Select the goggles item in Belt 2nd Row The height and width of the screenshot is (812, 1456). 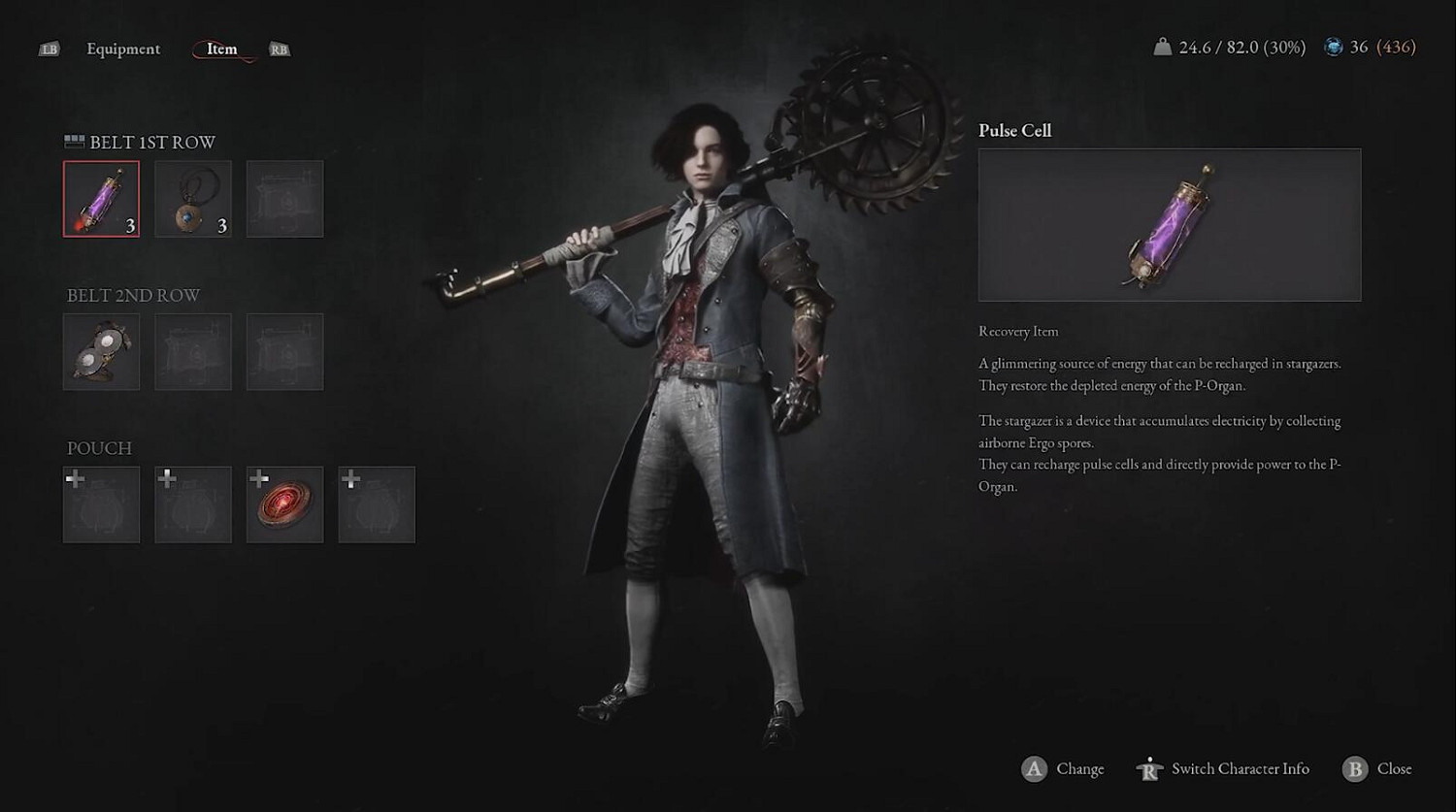(101, 351)
